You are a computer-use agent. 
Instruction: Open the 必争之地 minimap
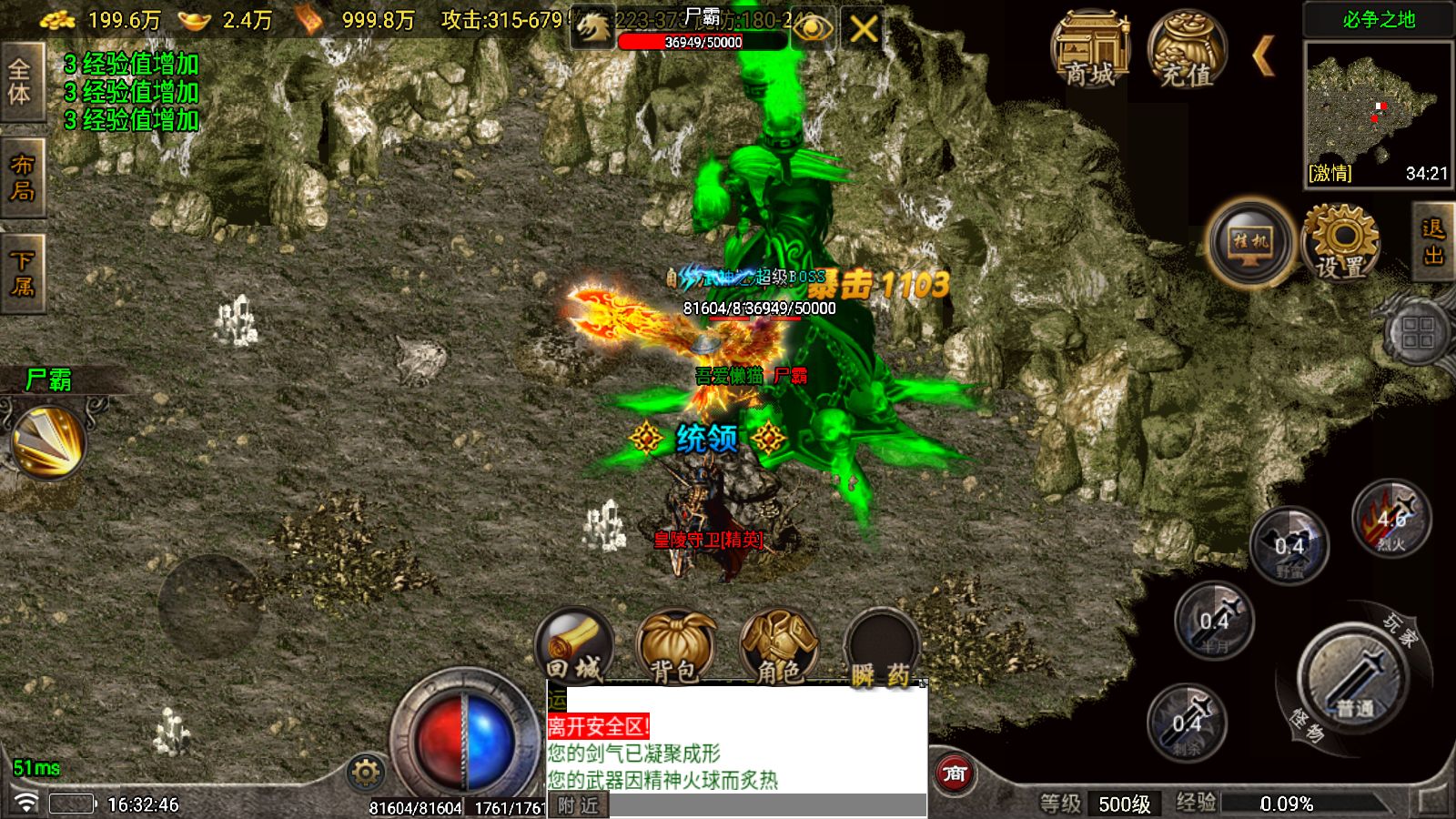(1378, 114)
